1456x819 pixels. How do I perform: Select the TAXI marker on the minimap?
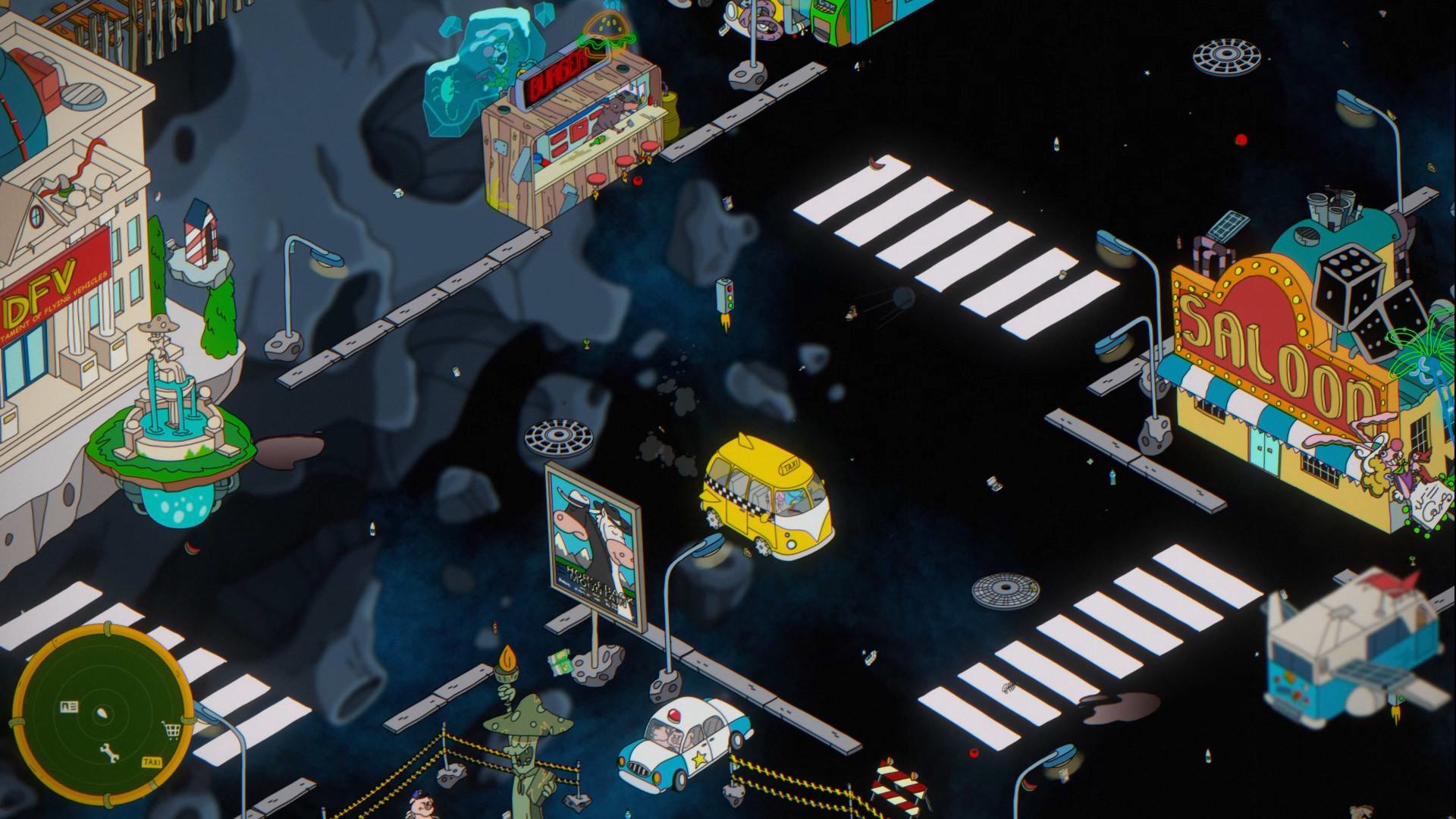coord(152,762)
